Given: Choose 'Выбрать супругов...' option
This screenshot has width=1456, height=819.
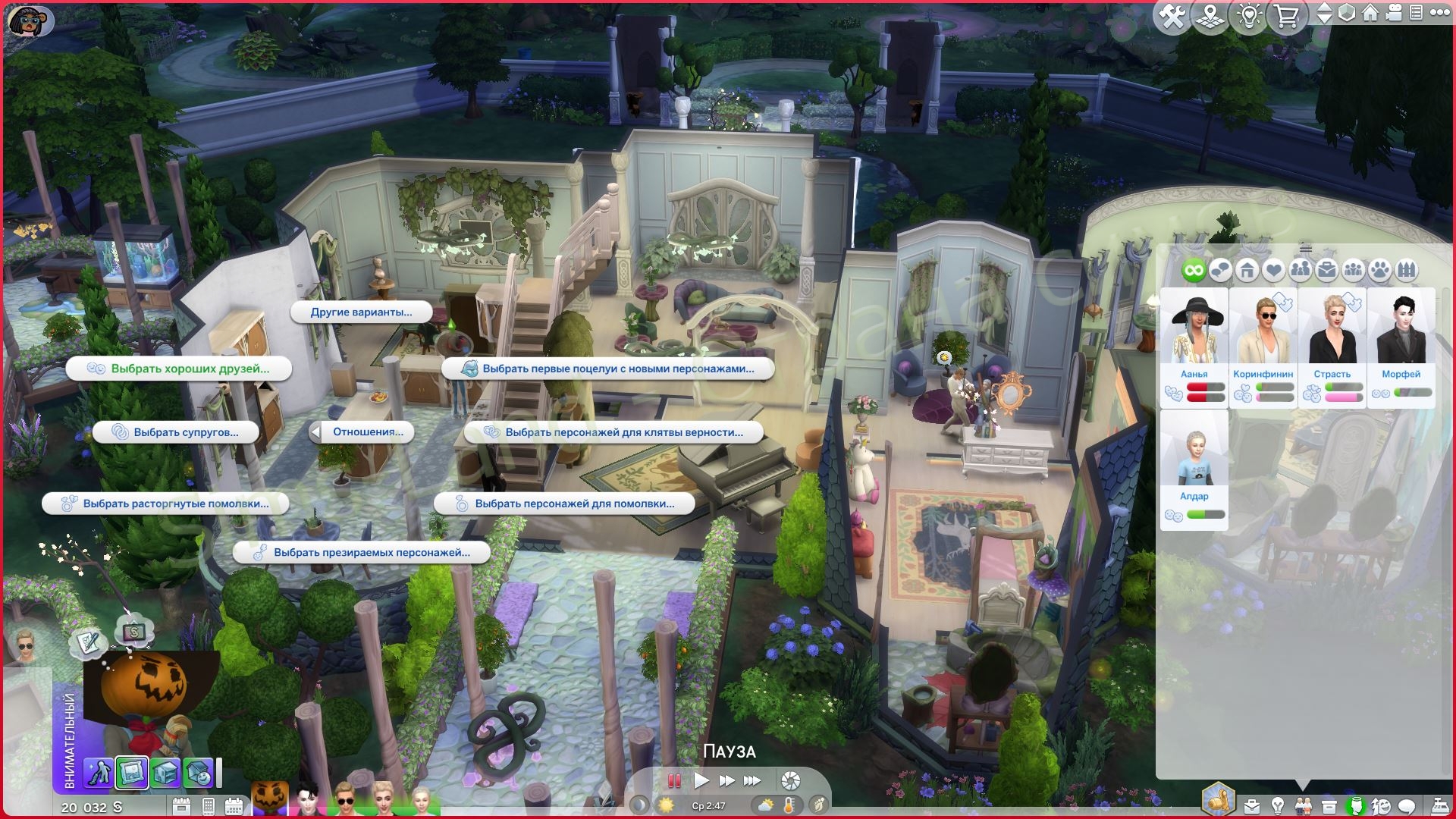Looking at the screenshot, I should [x=176, y=432].
